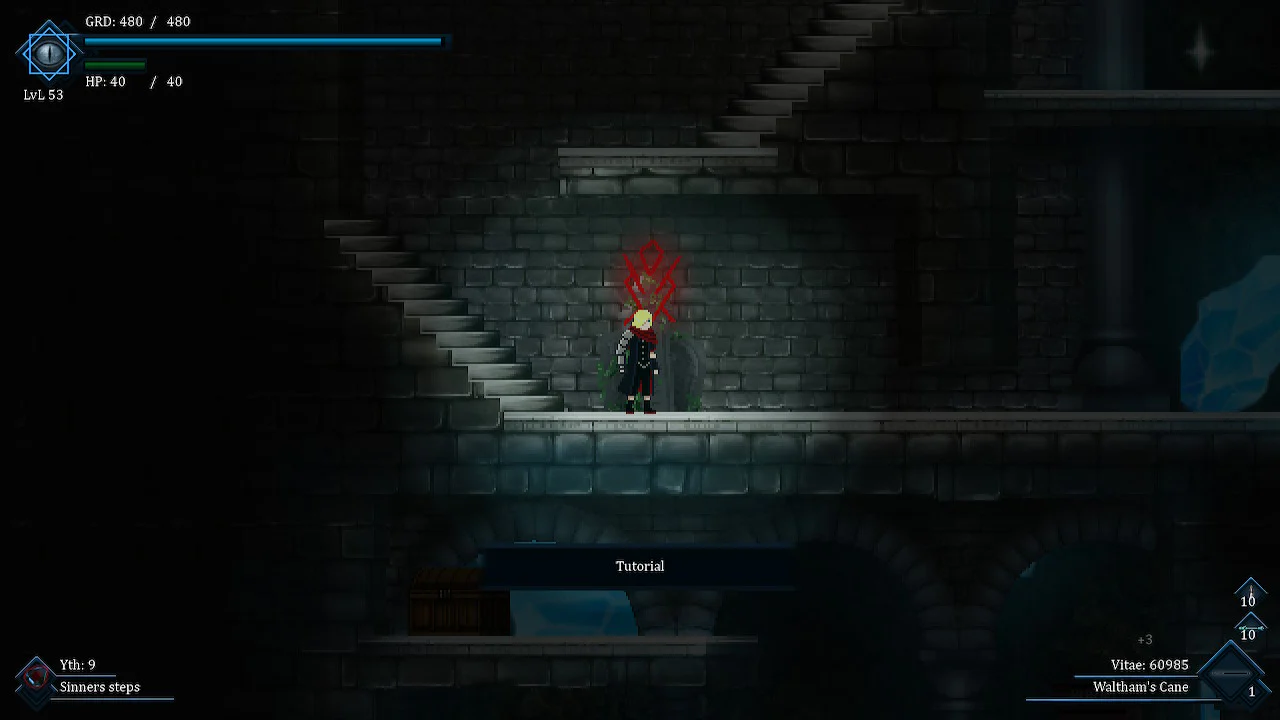Viewport: 1280px width, 720px height.
Task: Click the dagger consumable icon showing 10
Action: (x=1250, y=589)
